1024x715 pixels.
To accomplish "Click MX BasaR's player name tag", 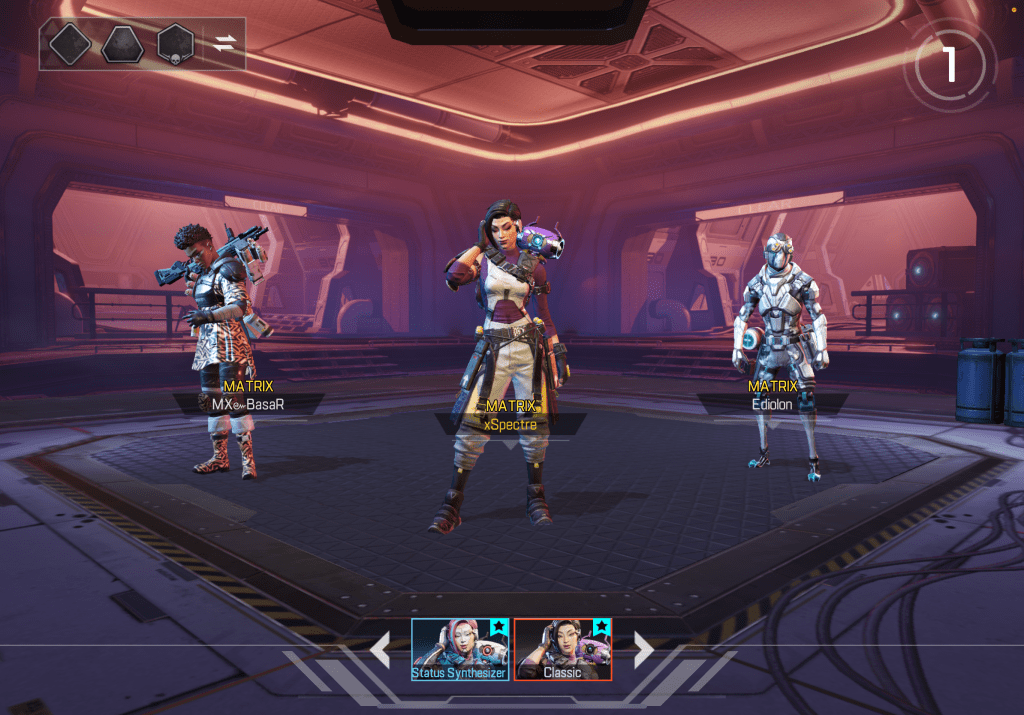I will [248, 404].
